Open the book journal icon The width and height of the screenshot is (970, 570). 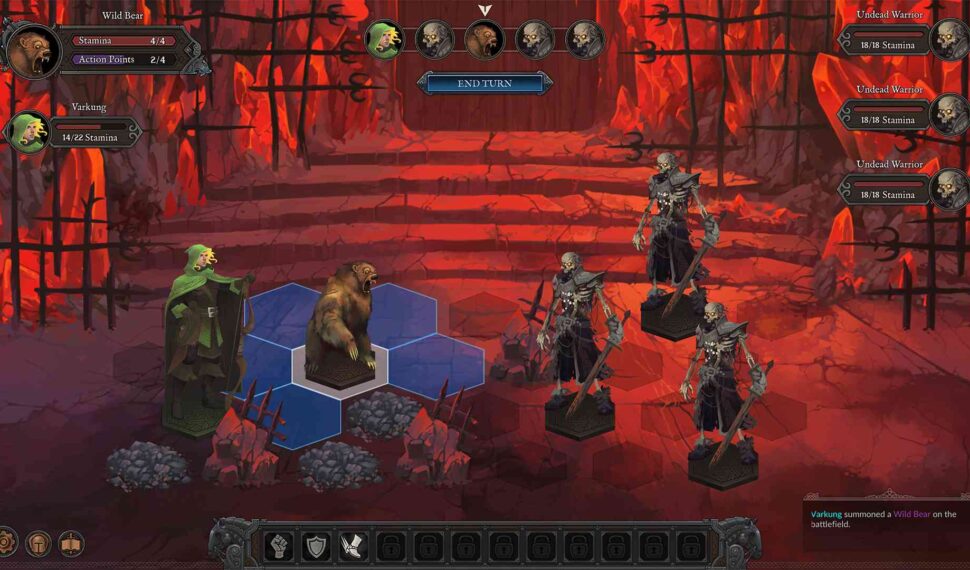click(x=71, y=544)
